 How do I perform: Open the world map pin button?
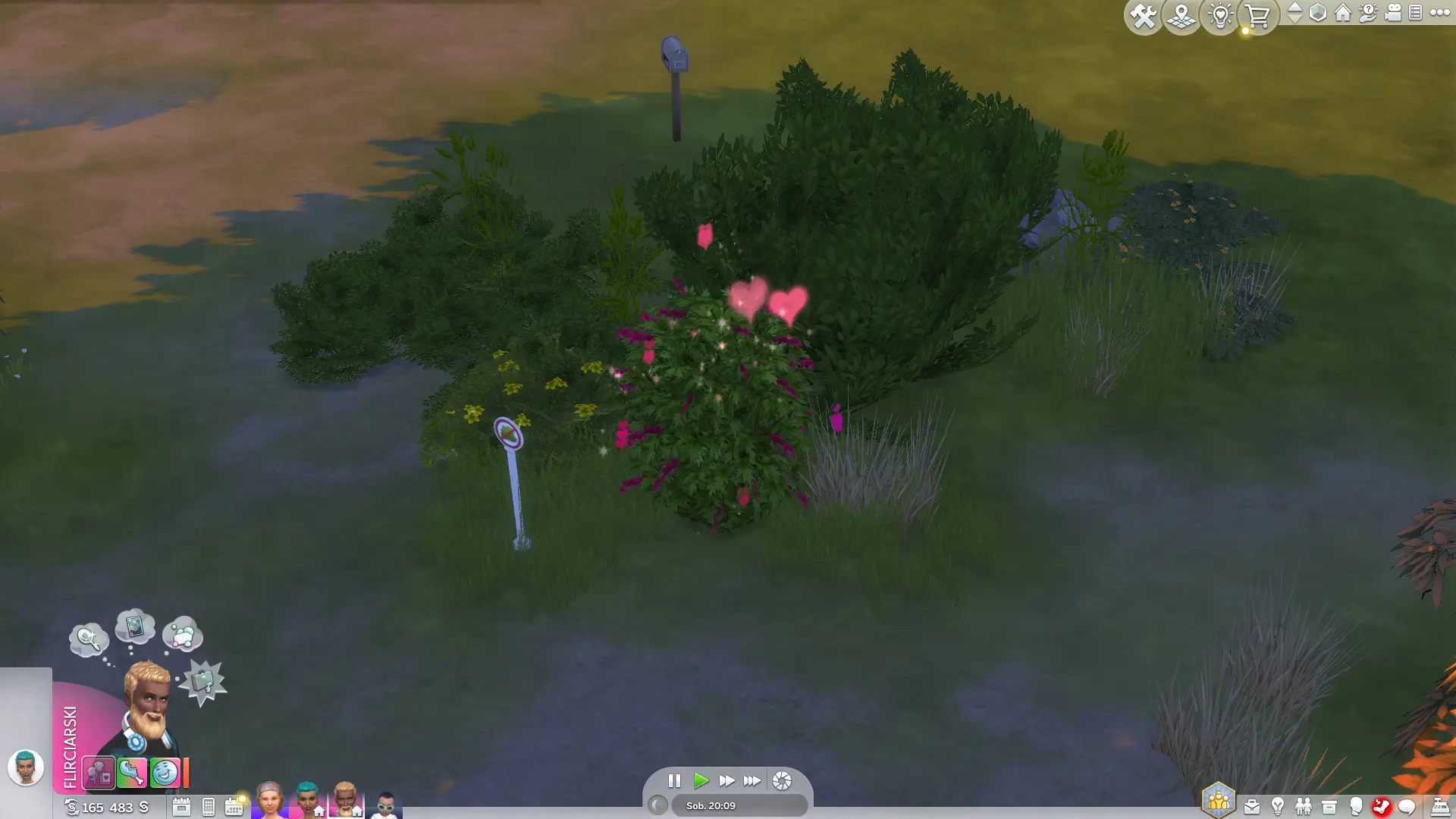pos(1181,16)
